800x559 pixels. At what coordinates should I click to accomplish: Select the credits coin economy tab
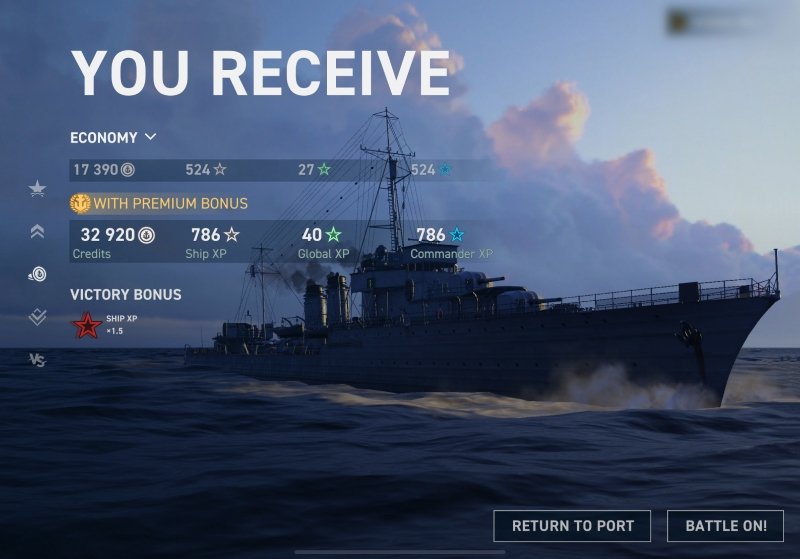37,274
